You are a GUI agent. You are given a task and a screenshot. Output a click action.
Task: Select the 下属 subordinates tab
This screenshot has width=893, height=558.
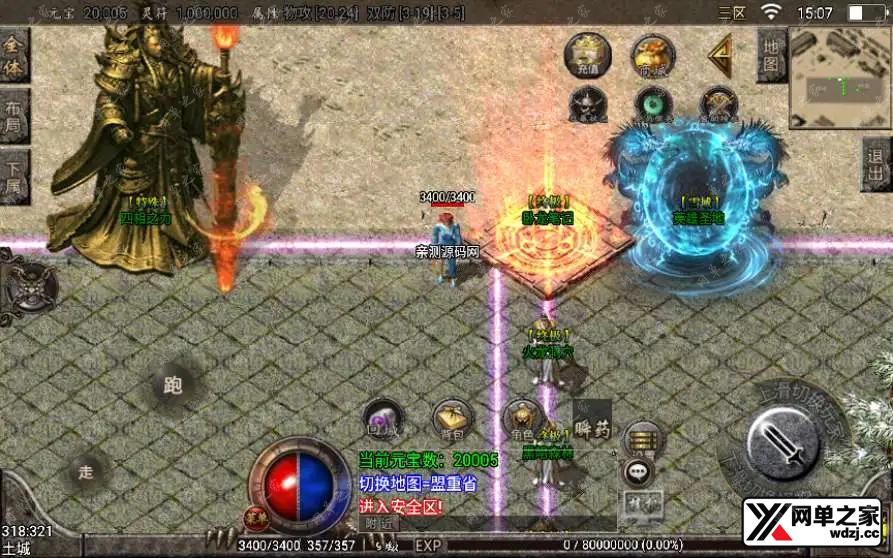13,177
